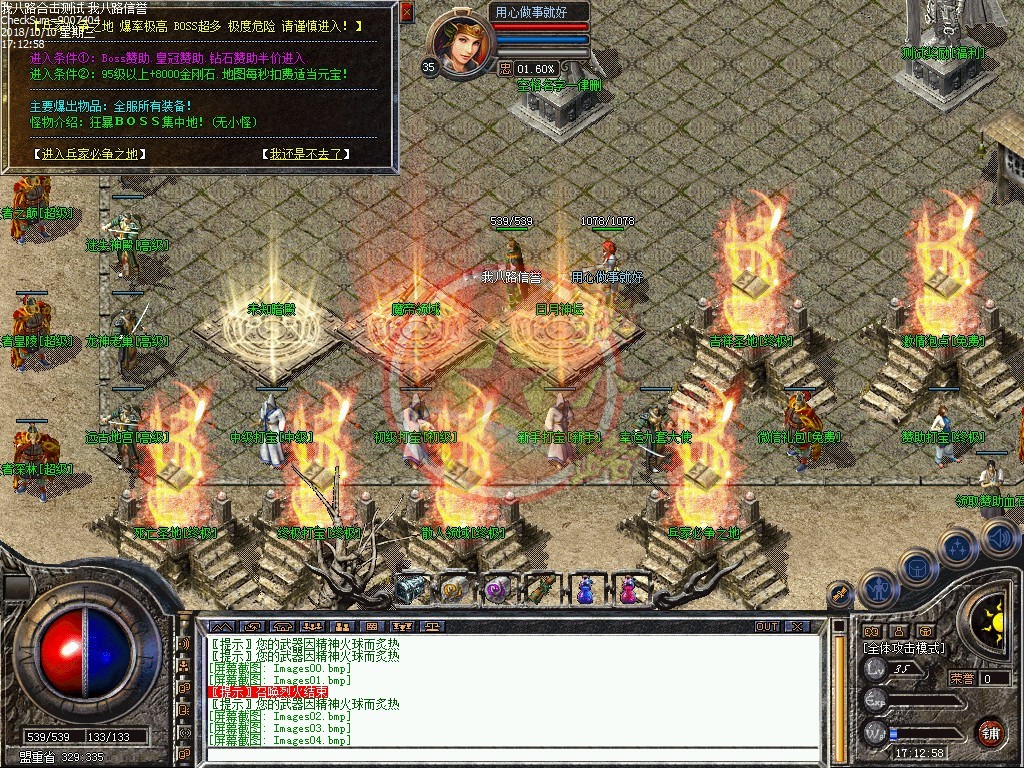Choose the enter 岳家必争之地 dialogue option
The width and height of the screenshot is (1024, 768).
click(x=90, y=154)
